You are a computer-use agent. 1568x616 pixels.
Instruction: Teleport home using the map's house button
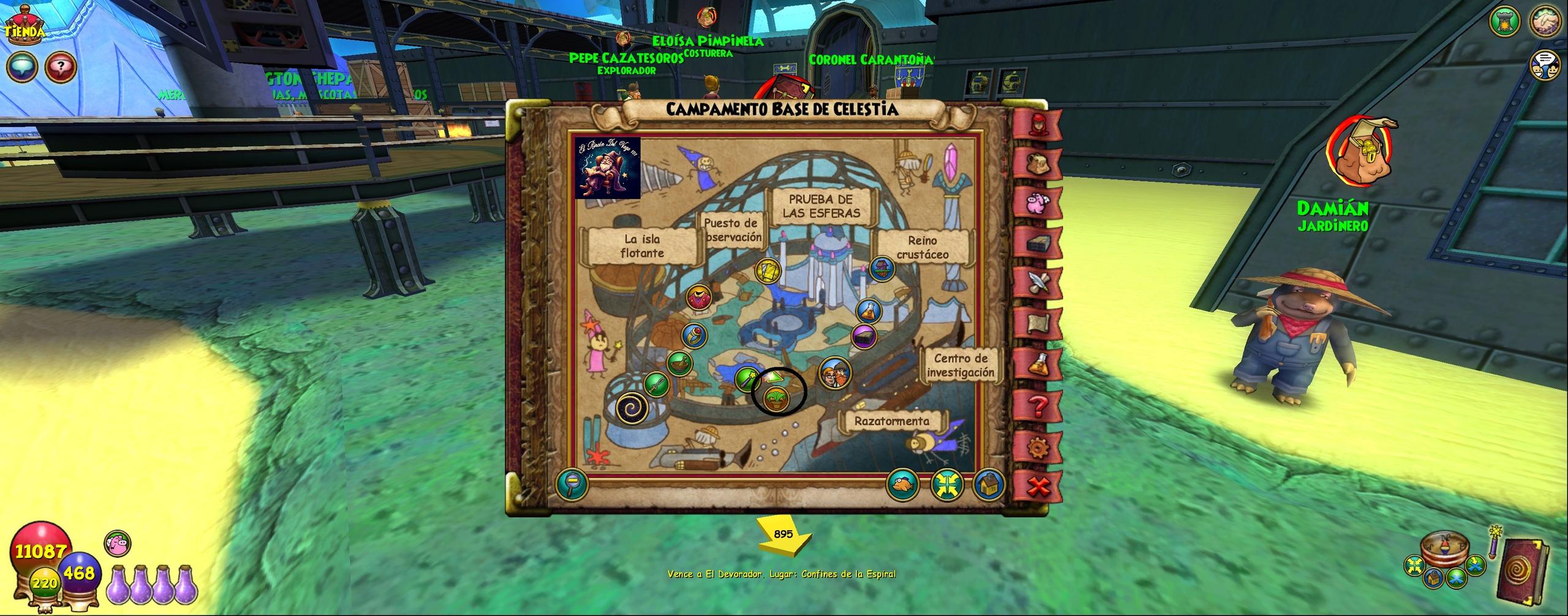(x=988, y=485)
